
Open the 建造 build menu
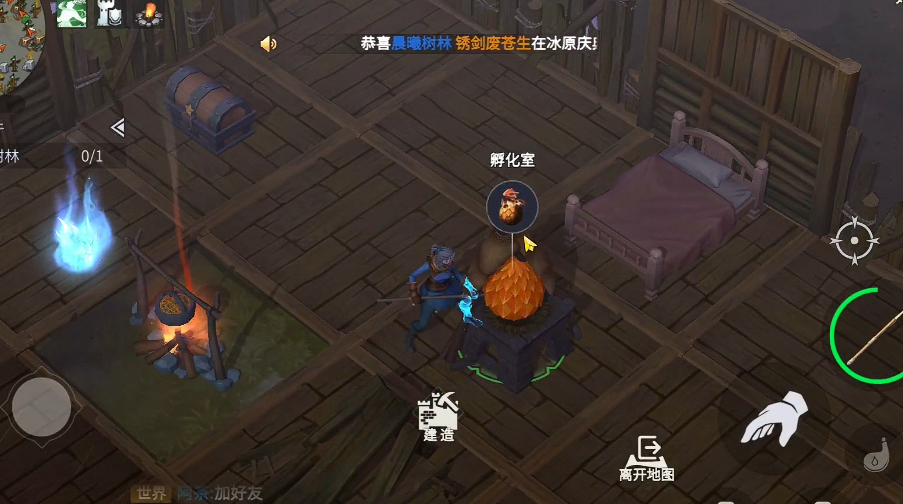point(438,415)
